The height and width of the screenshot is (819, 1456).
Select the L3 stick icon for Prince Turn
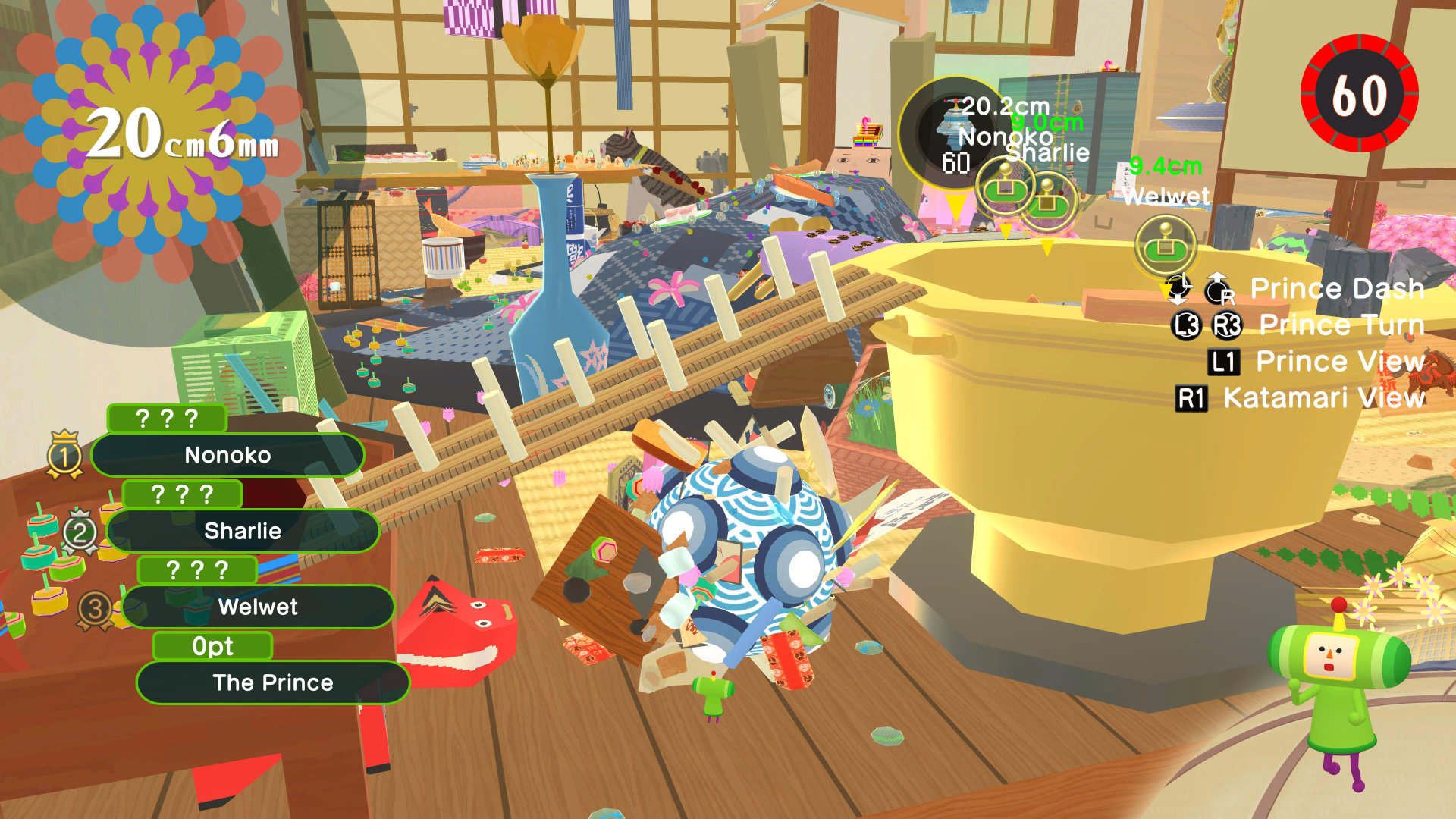(1187, 325)
